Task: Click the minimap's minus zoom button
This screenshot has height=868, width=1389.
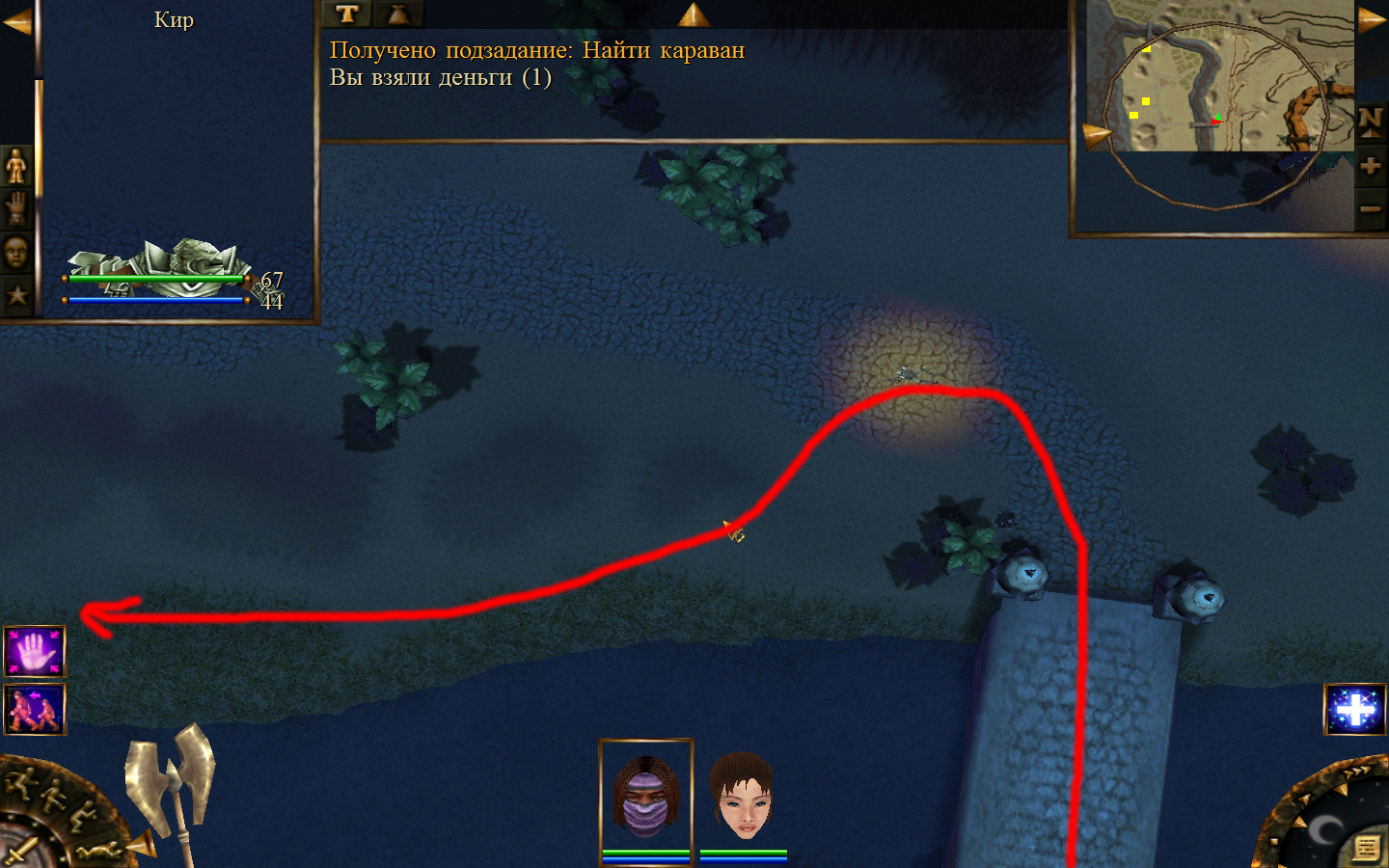Action: (x=1370, y=208)
